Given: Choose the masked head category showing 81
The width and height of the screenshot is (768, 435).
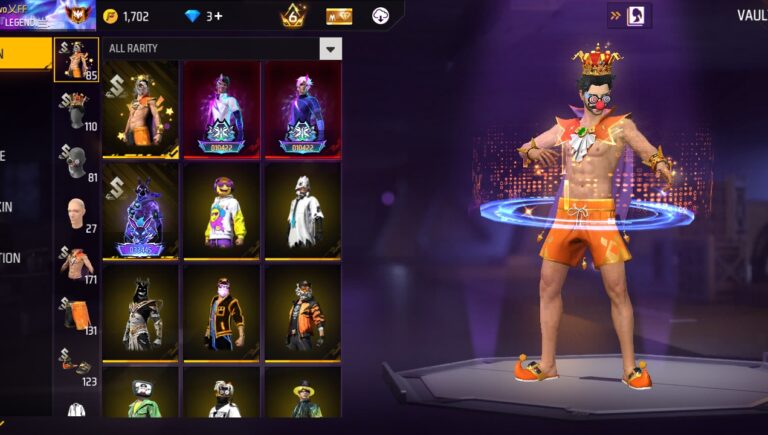Looking at the screenshot, I should click(76, 162).
